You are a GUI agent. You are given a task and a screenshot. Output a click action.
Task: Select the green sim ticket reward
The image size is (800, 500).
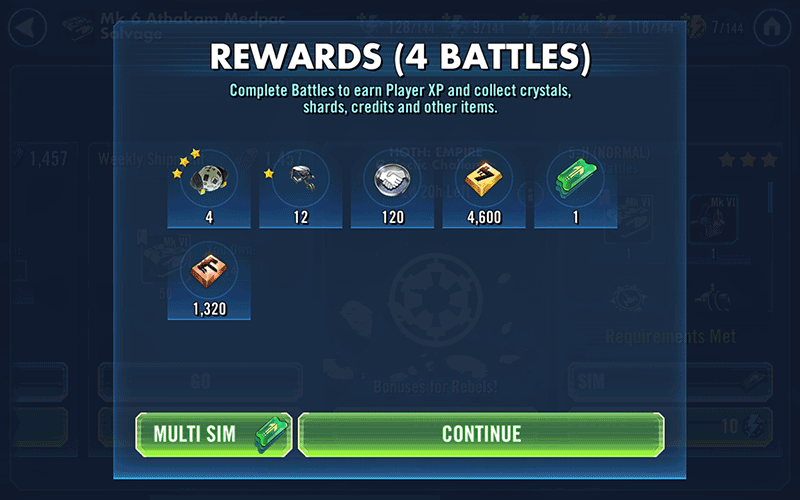pyautogui.click(x=575, y=187)
